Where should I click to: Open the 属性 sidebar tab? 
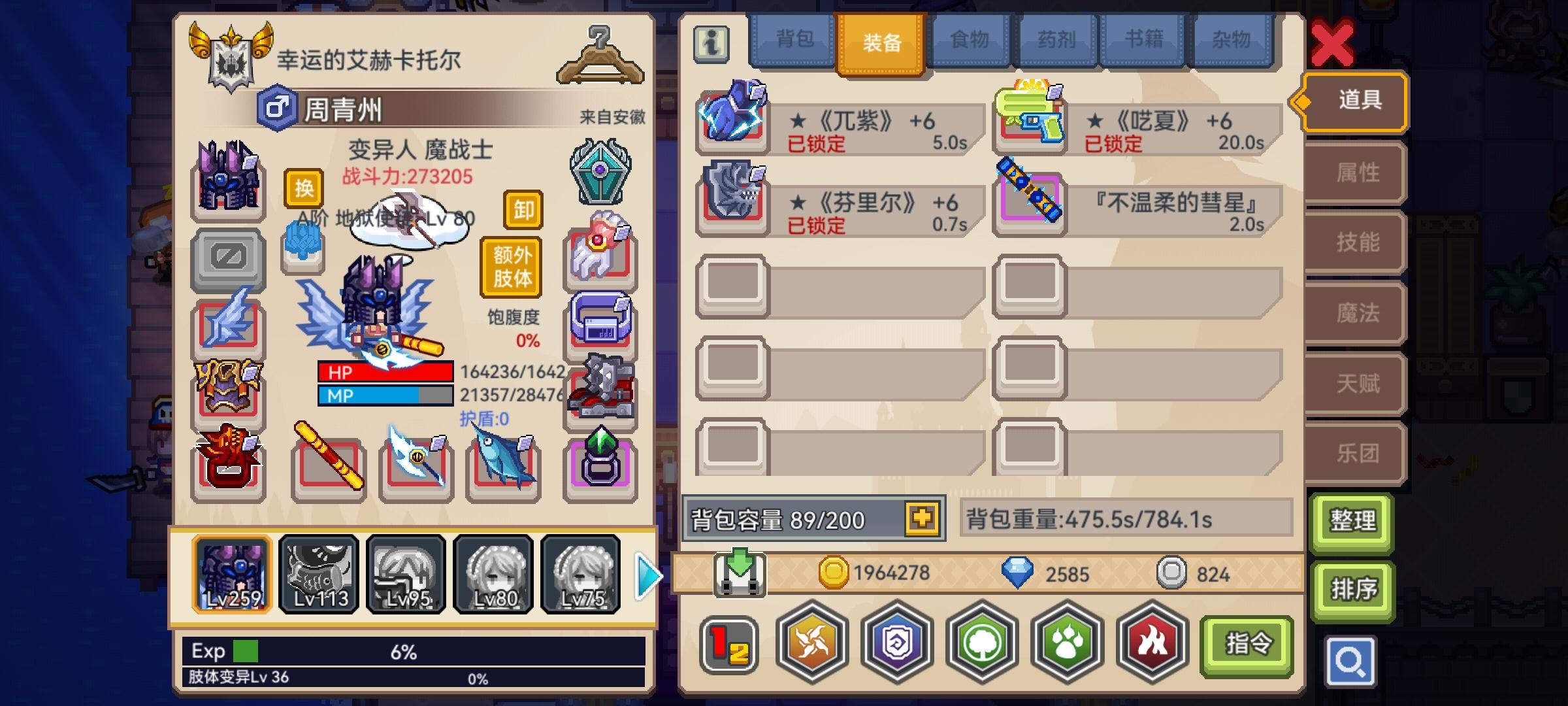pyautogui.click(x=1354, y=173)
